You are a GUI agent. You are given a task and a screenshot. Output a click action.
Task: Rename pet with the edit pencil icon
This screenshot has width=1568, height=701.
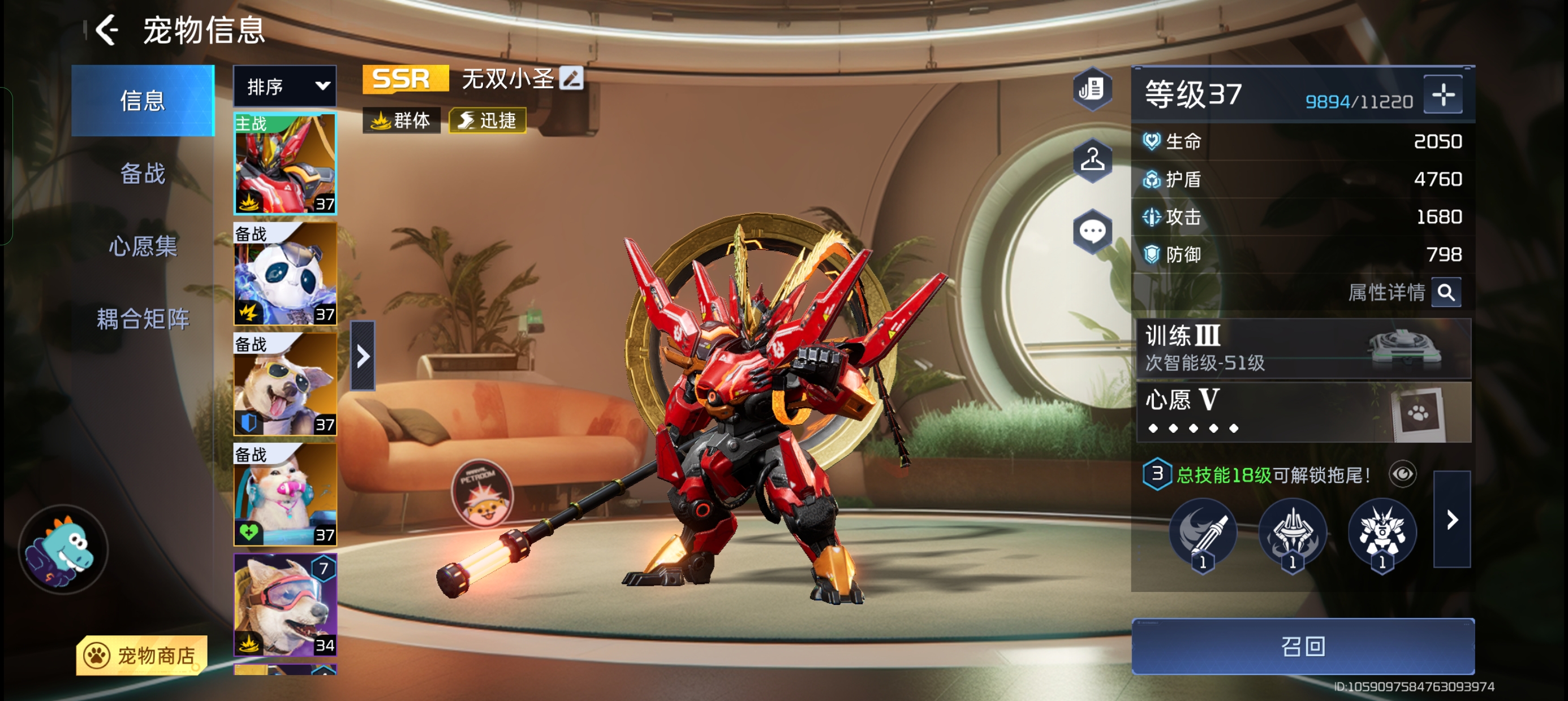click(x=571, y=79)
